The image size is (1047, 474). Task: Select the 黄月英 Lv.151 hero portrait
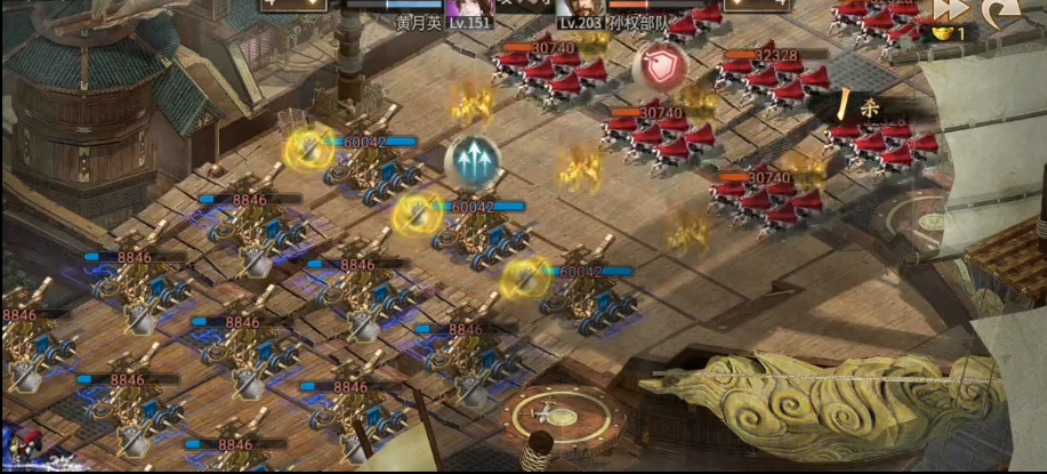(x=469, y=7)
